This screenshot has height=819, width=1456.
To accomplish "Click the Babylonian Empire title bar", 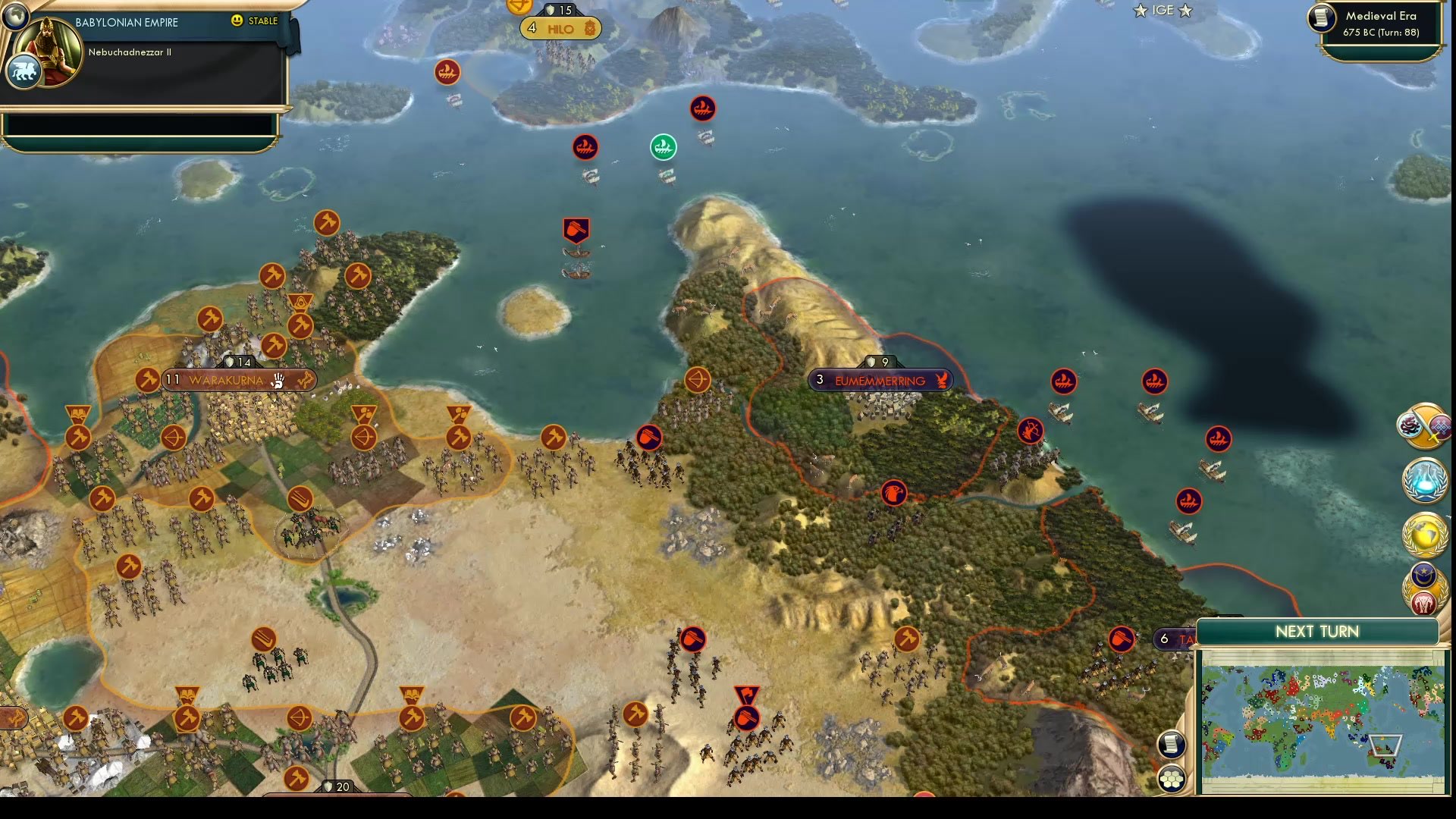I will (x=125, y=22).
